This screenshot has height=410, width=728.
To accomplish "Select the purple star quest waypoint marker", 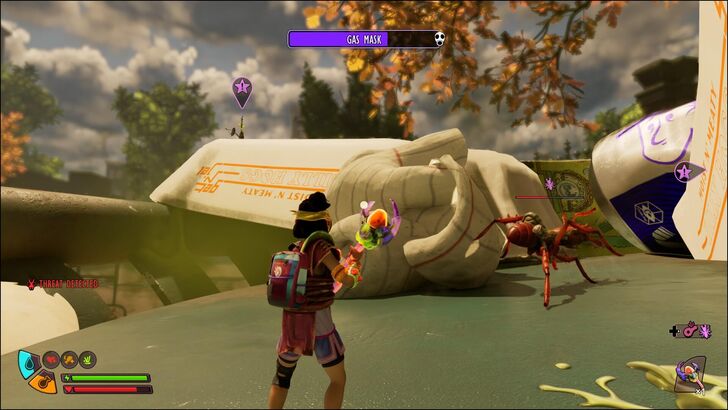I will coord(683,171).
